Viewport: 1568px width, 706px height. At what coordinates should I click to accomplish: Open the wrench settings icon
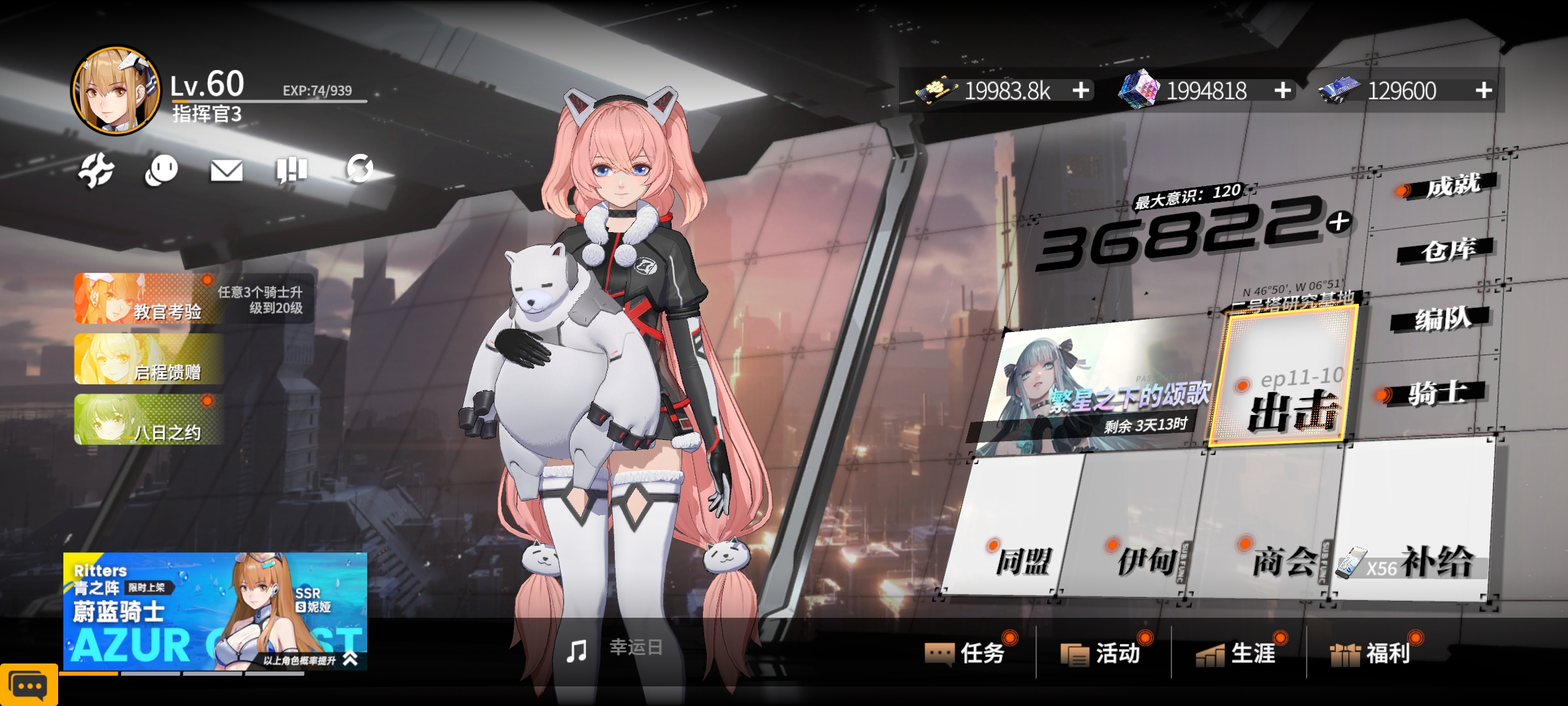point(96,170)
